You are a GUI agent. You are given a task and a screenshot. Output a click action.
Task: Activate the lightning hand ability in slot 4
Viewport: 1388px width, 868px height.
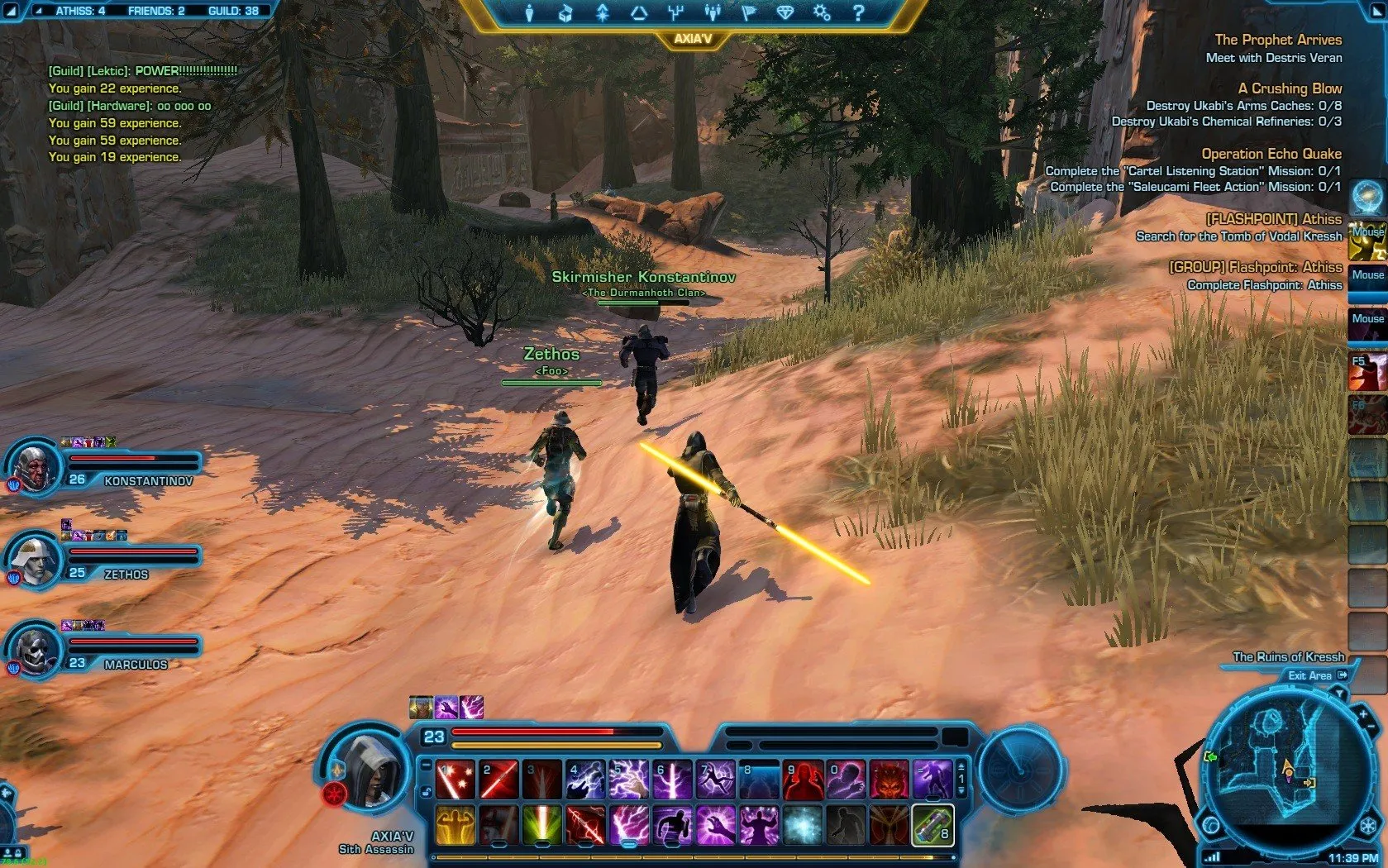[585, 780]
